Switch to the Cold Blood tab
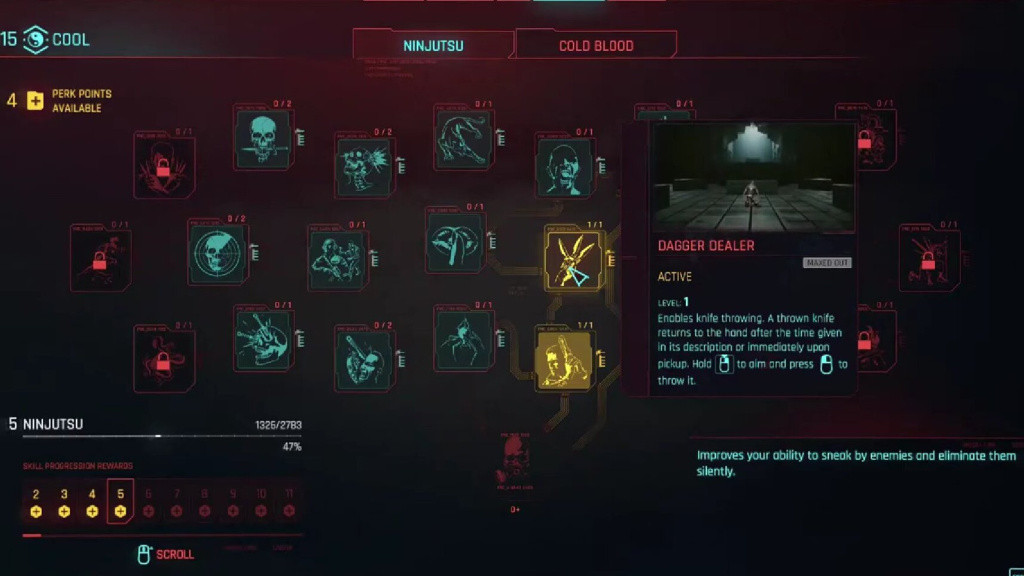This screenshot has height=576, width=1024. [596, 45]
